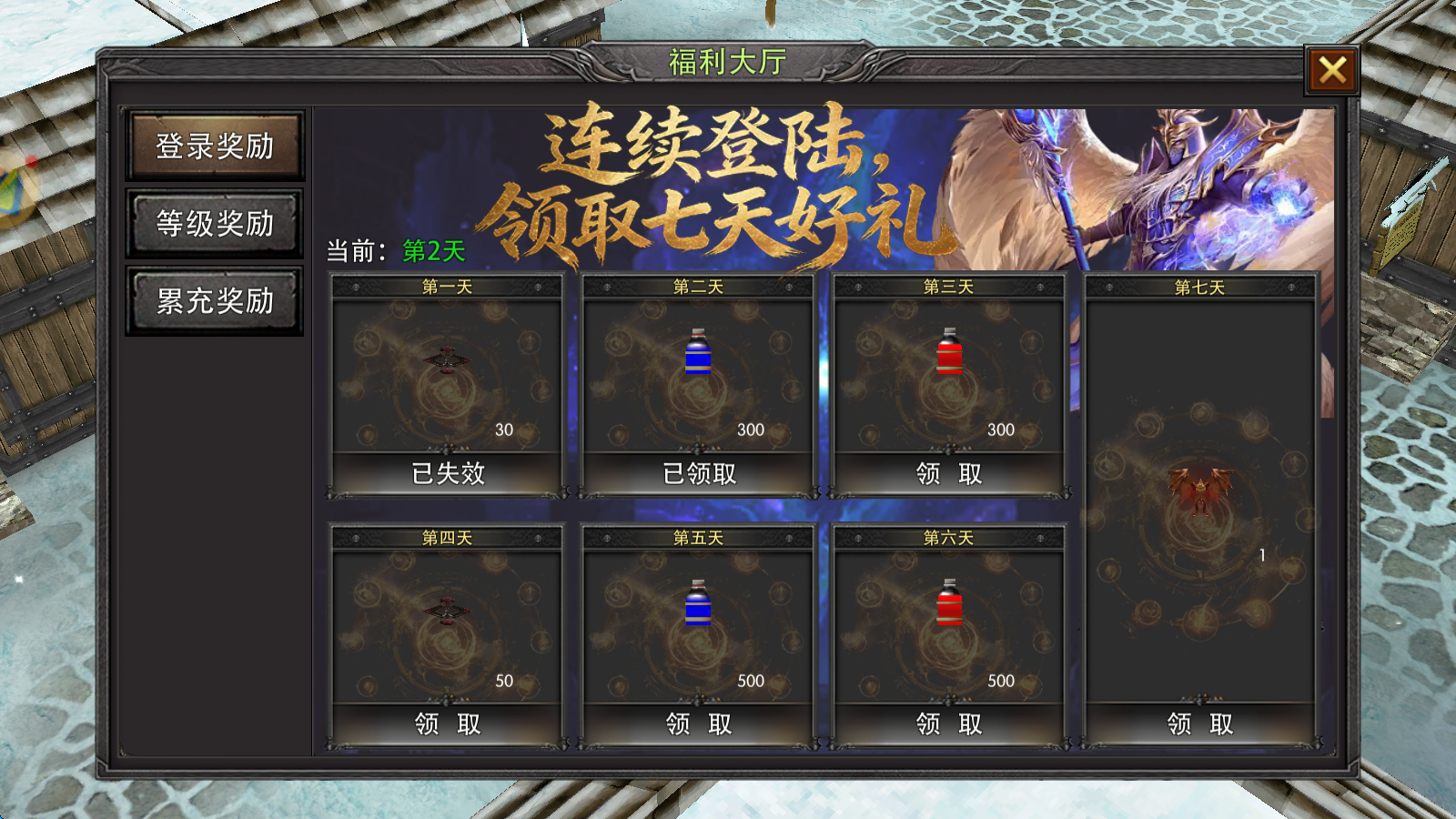Image resolution: width=1456 pixels, height=819 pixels.
Task: Click the green 第2天 current day text
Action: pyautogui.click(x=435, y=248)
